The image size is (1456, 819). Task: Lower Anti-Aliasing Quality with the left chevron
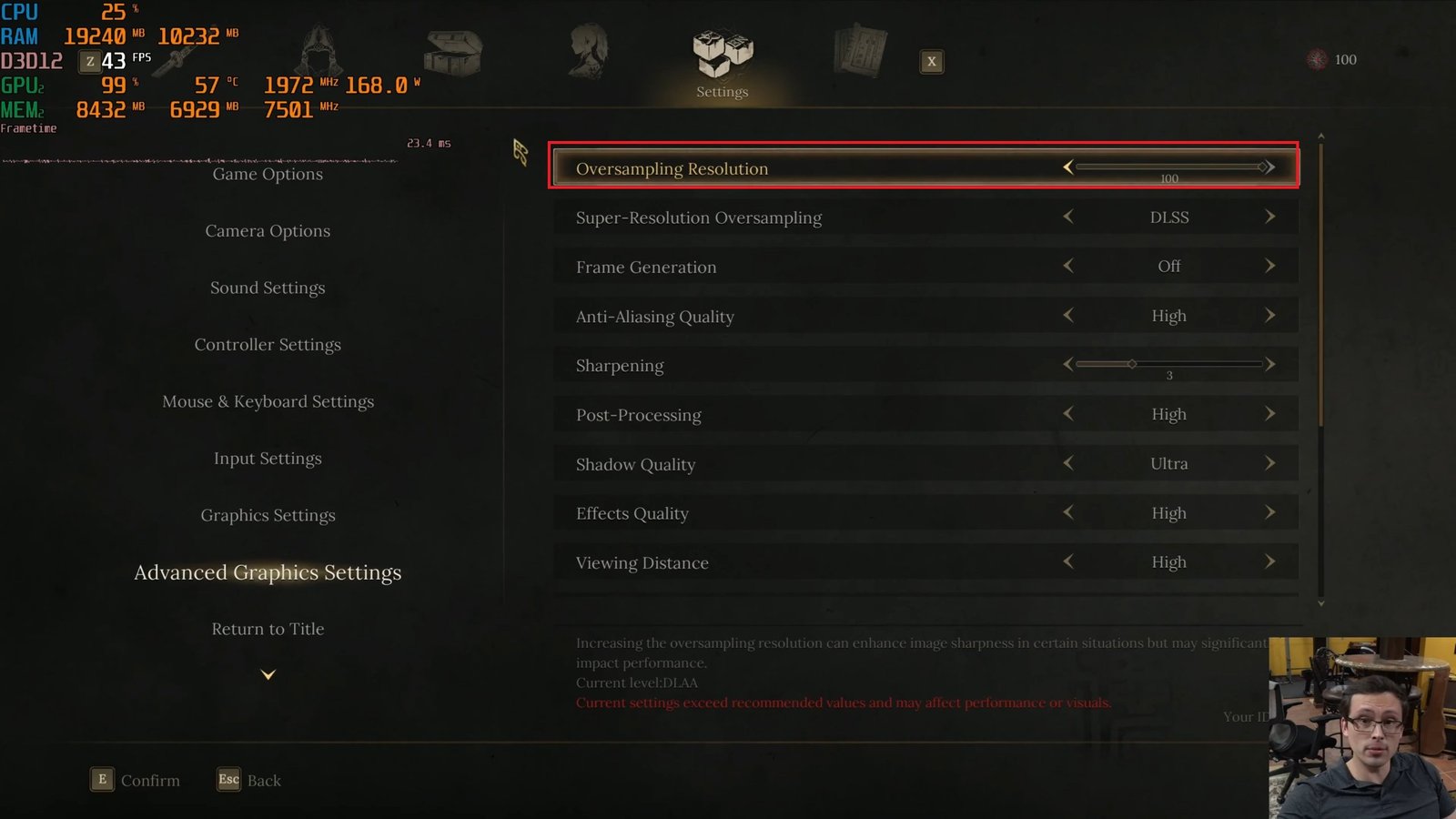coord(1067,316)
